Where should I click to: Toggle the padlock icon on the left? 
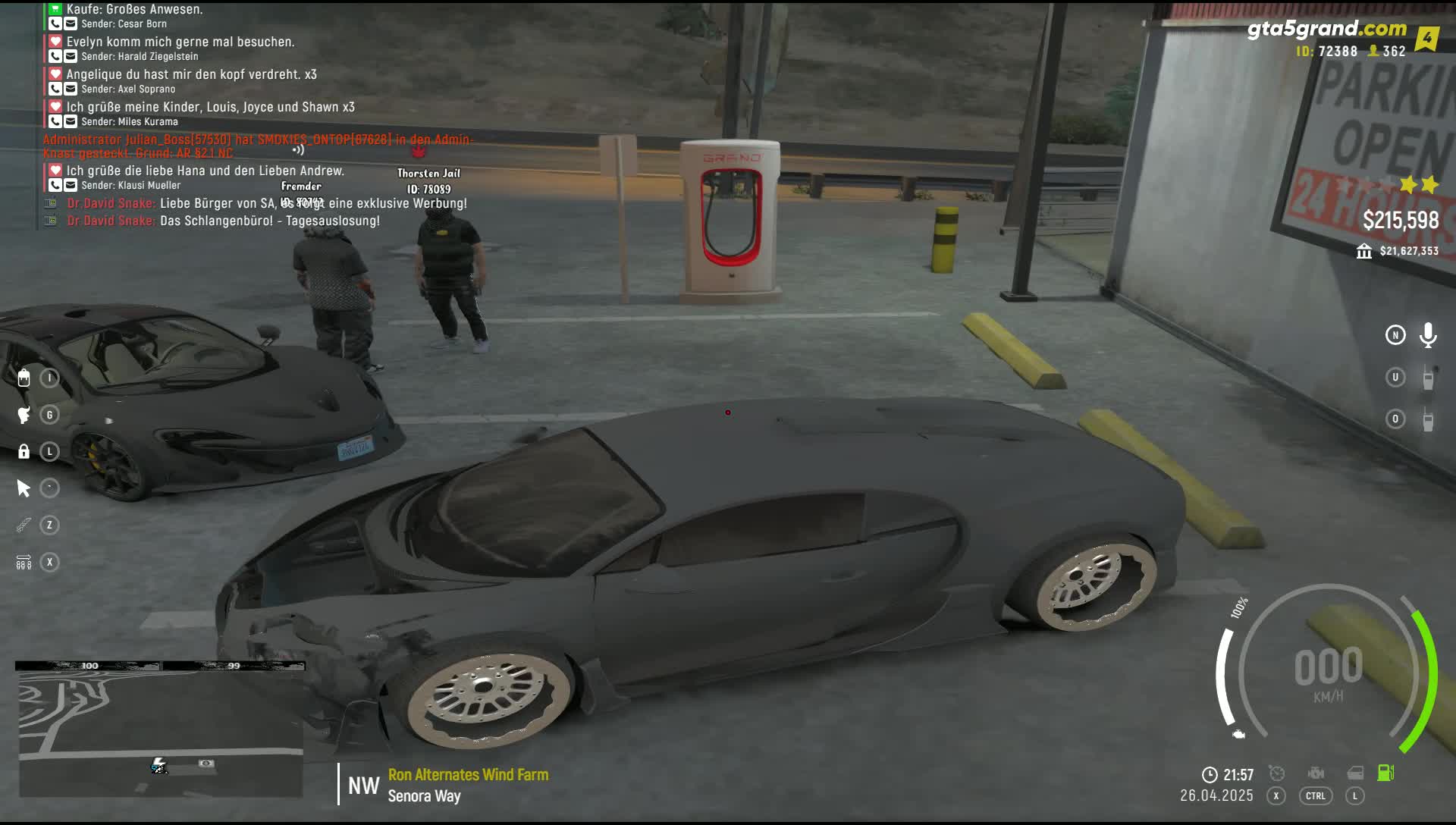[x=24, y=452]
